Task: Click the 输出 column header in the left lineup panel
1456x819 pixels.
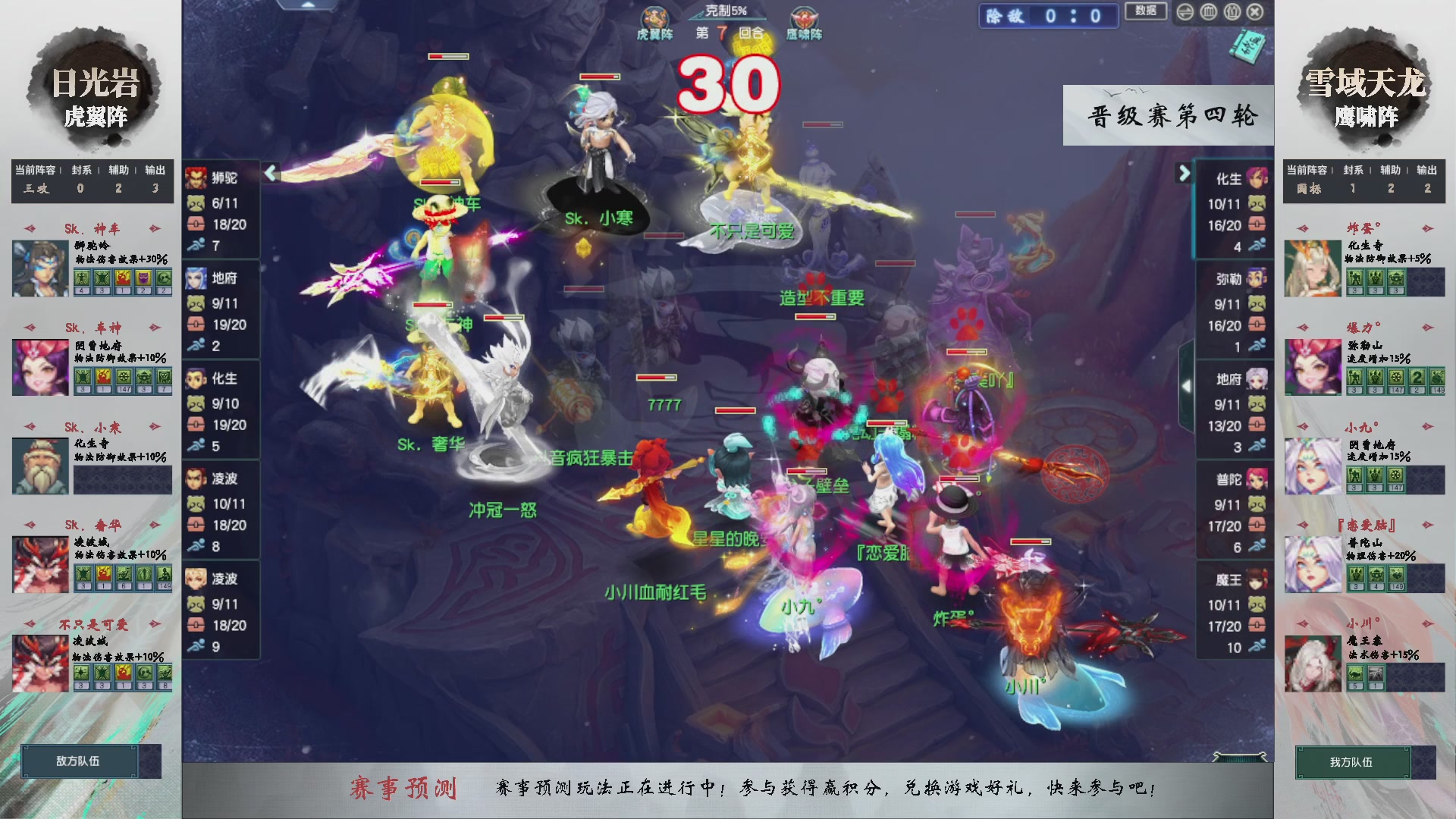Action: click(154, 171)
